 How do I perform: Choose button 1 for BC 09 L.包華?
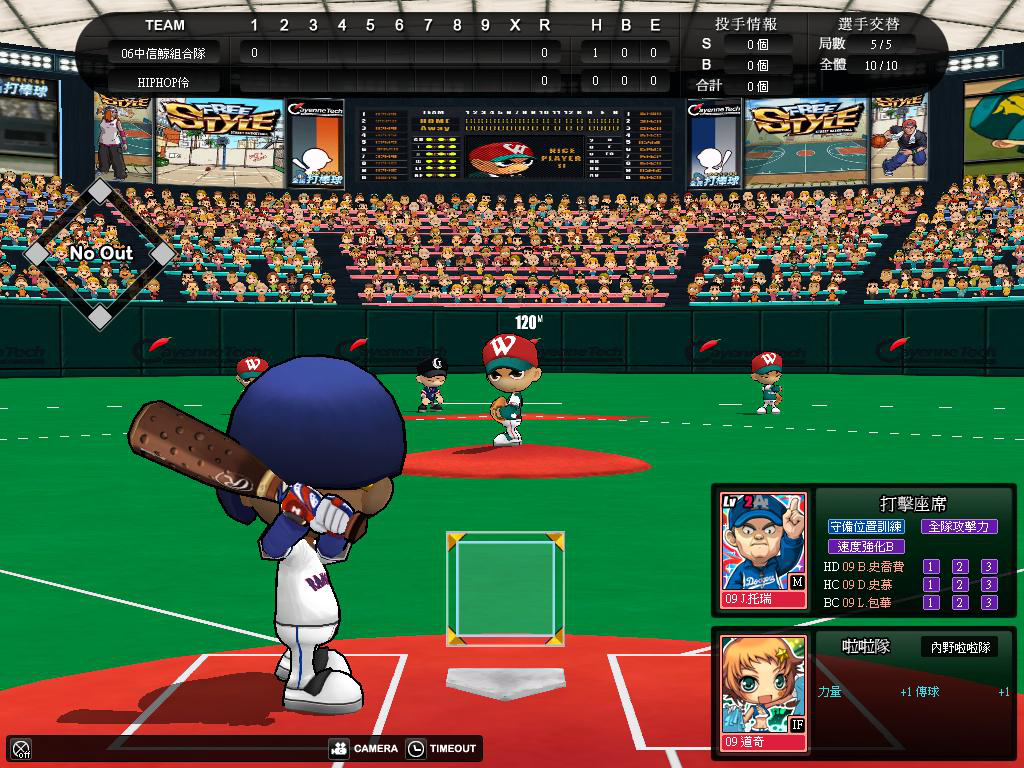tap(931, 603)
